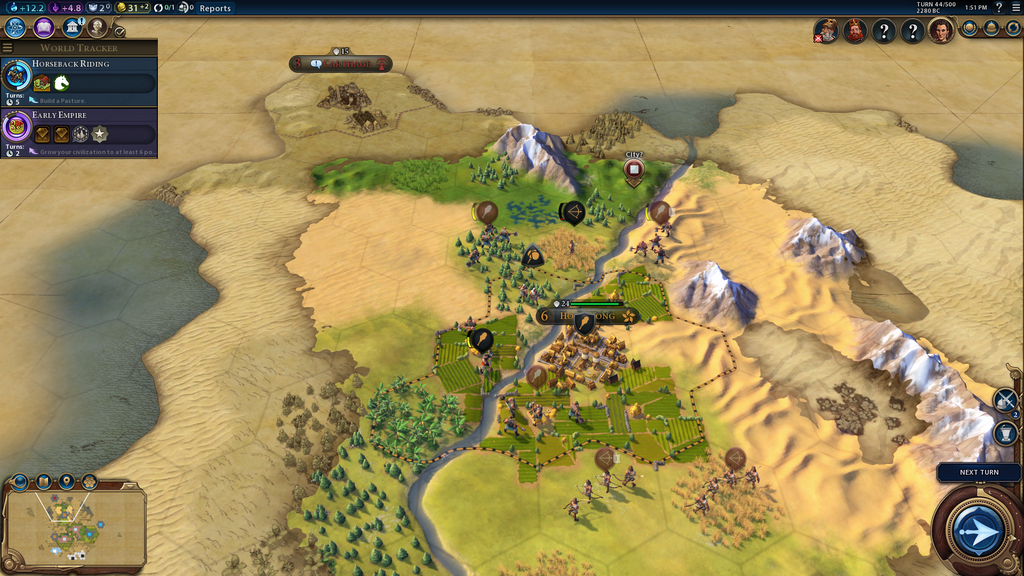Toggle the World Tracker checkmark button

click(120, 32)
